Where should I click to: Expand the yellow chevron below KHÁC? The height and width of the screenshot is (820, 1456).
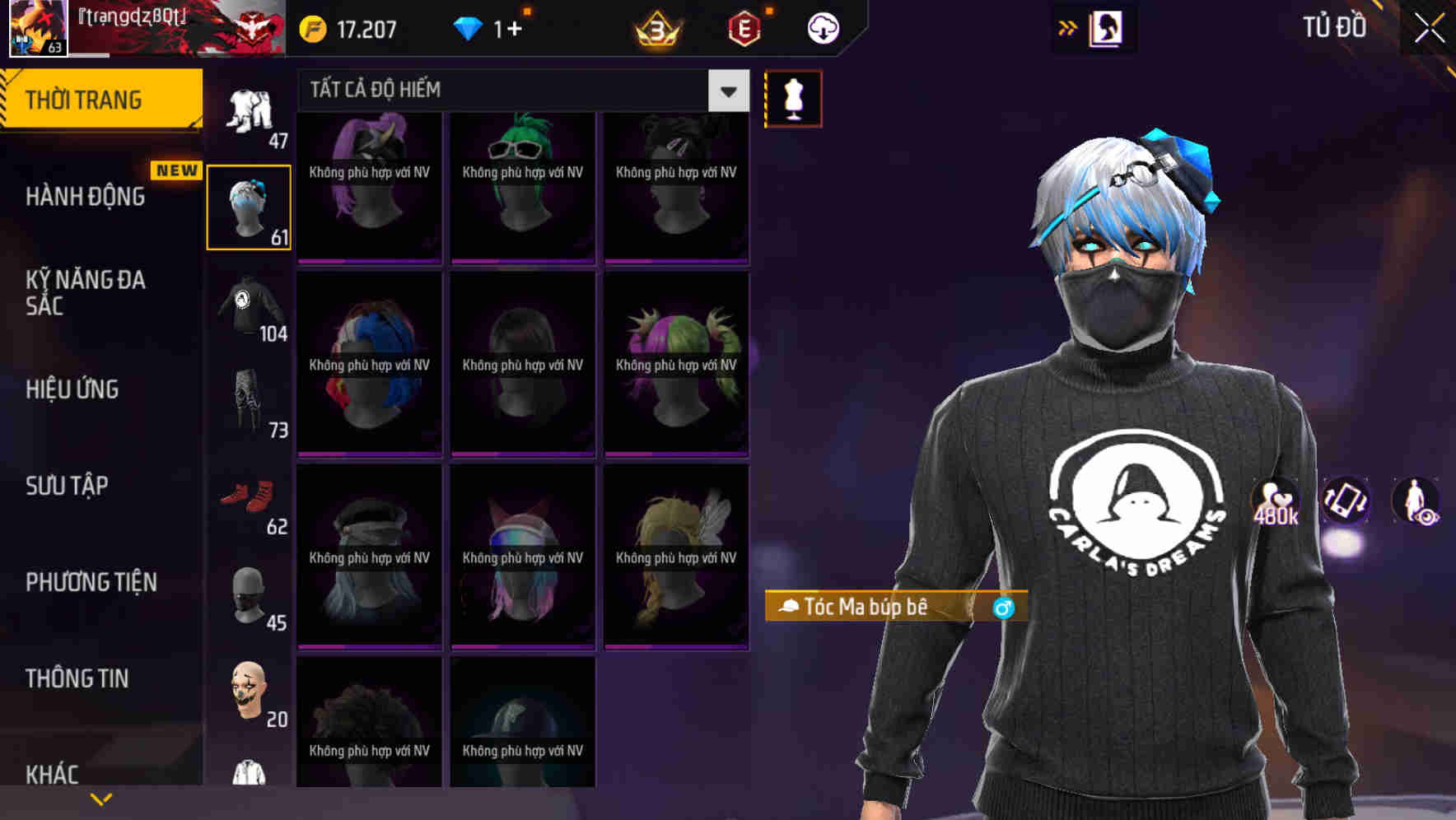pyautogui.click(x=101, y=797)
